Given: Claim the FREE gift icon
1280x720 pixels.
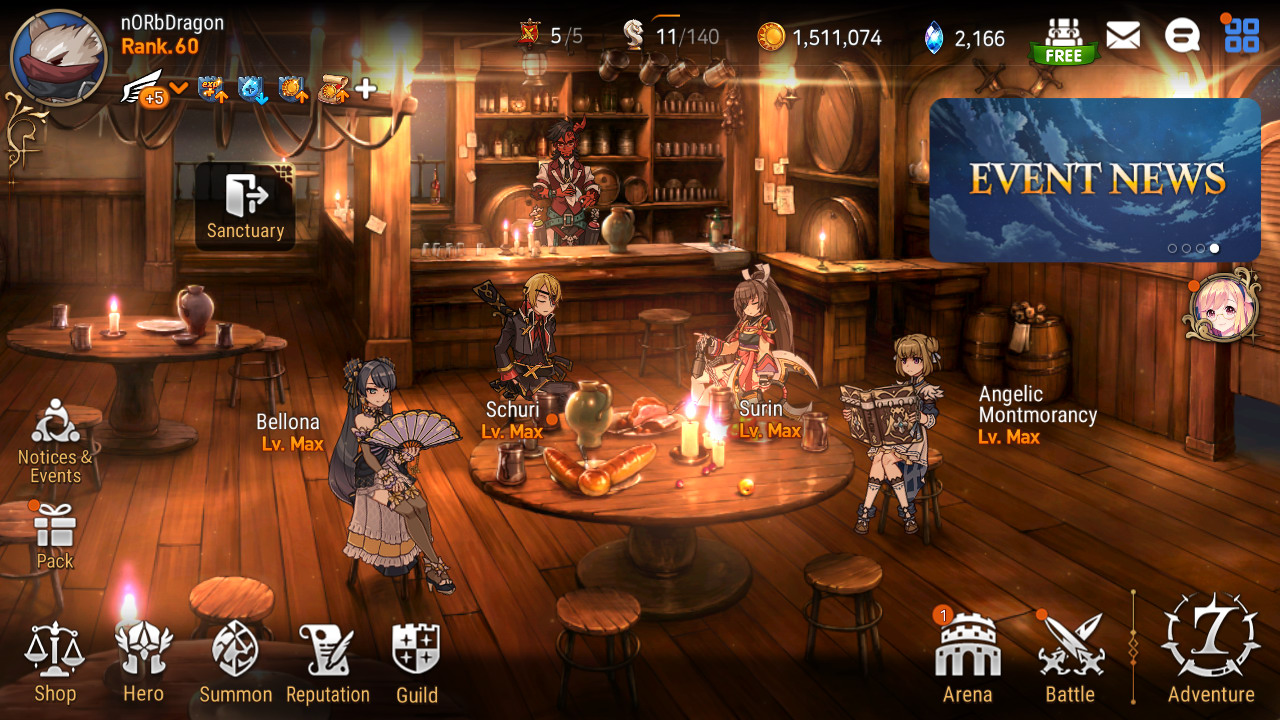Looking at the screenshot, I should pyautogui.click(x=1063, y=41).
